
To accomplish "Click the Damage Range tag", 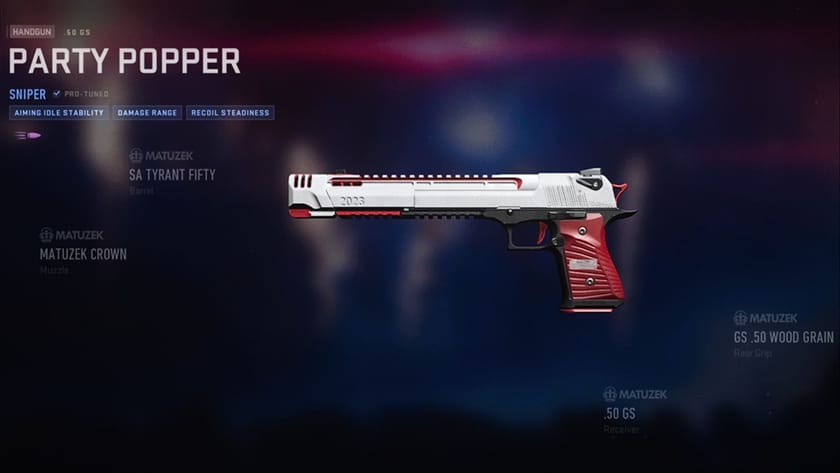I will [x=146, y=113].
